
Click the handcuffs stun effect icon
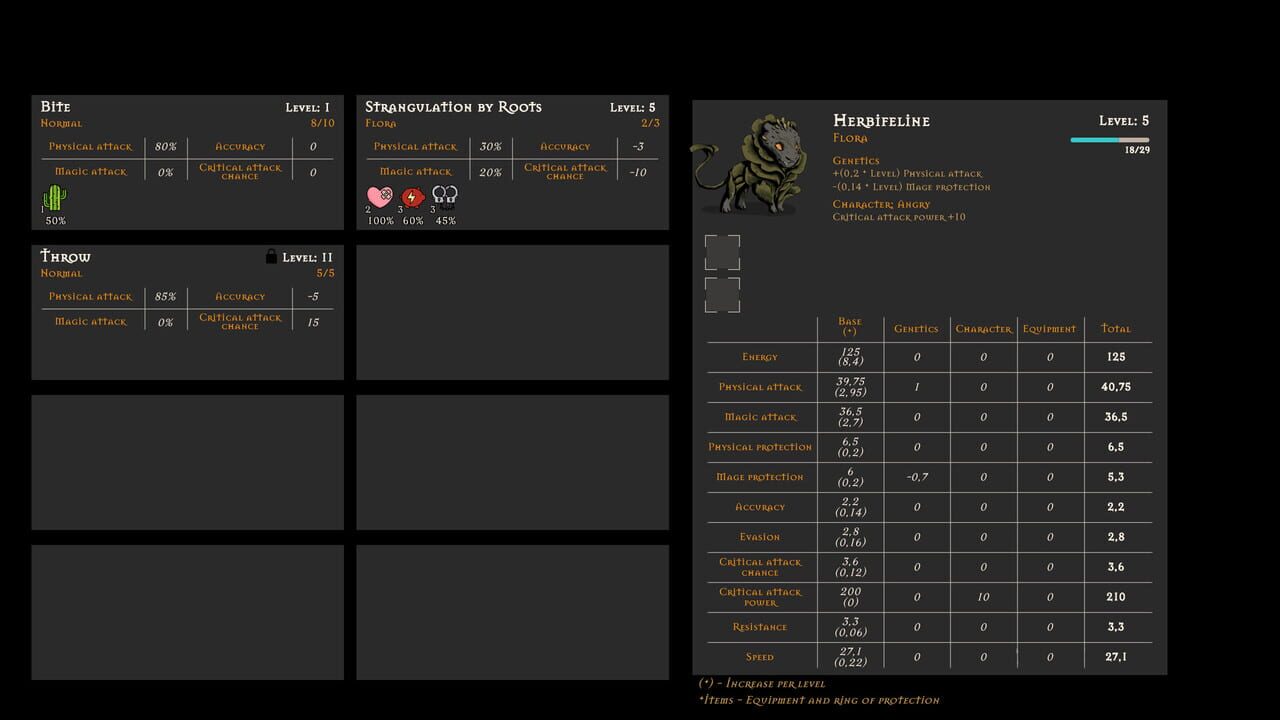(x=444, y=196)
